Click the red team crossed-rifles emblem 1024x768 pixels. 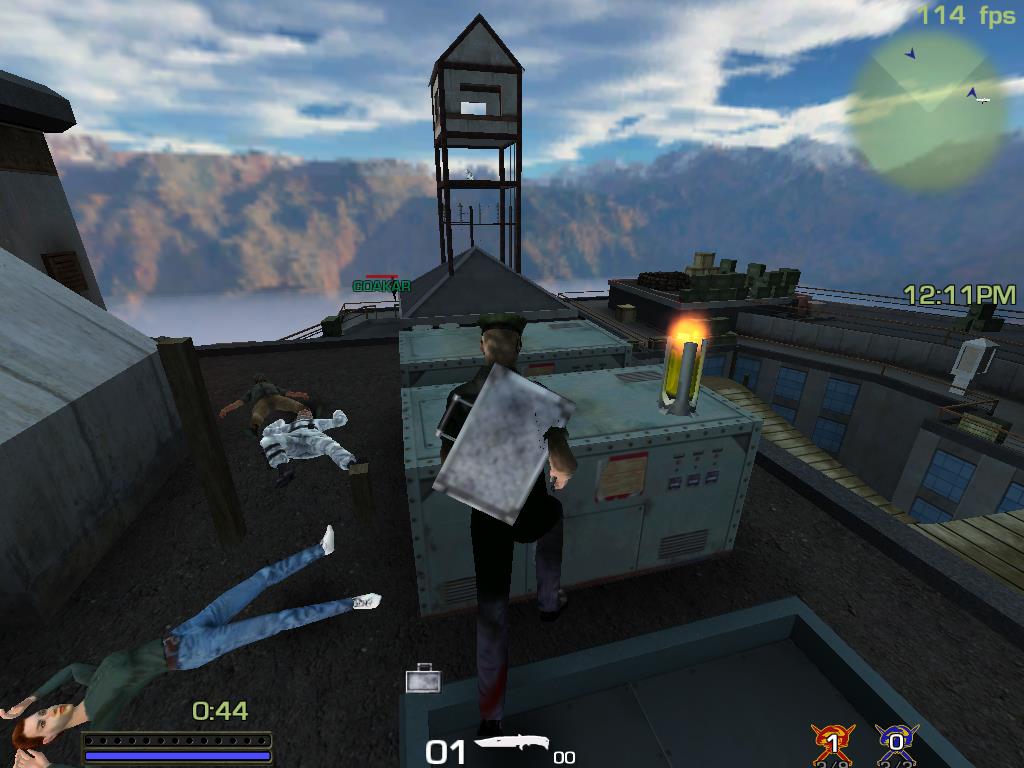click(x=832, y=745)
